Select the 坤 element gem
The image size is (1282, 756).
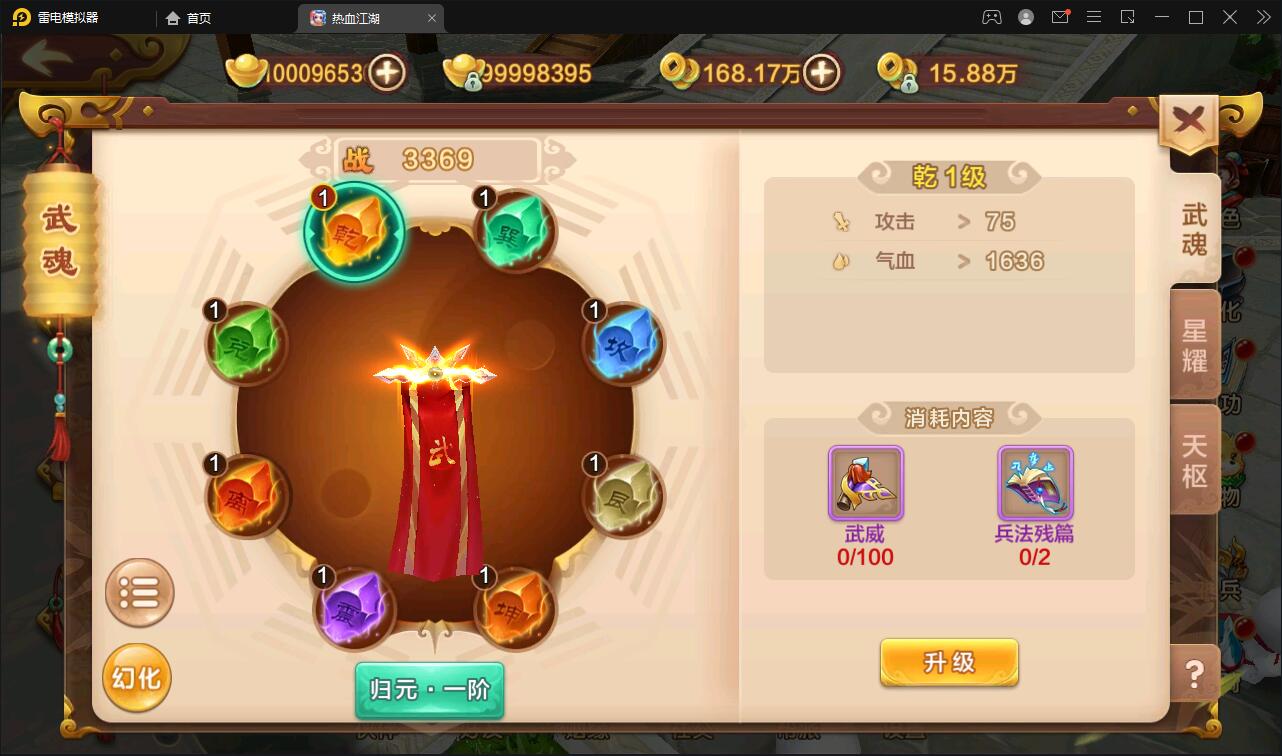click(x=513, y=610)
